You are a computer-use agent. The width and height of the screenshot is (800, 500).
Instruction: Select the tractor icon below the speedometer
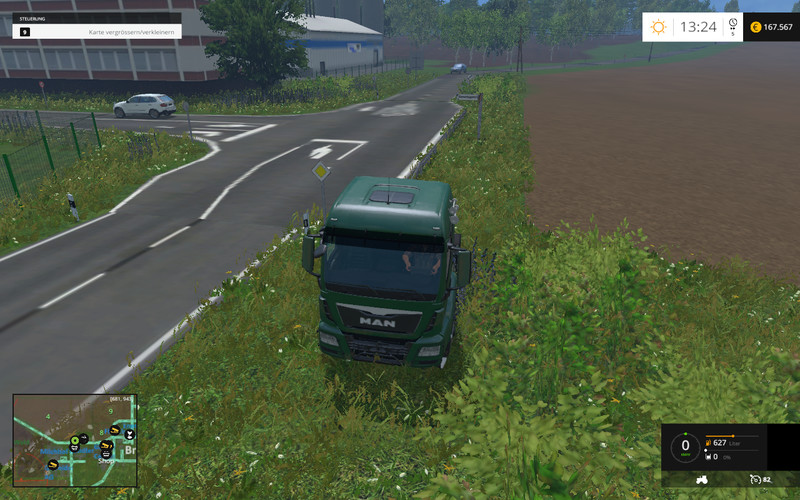[x=702, y=480]
